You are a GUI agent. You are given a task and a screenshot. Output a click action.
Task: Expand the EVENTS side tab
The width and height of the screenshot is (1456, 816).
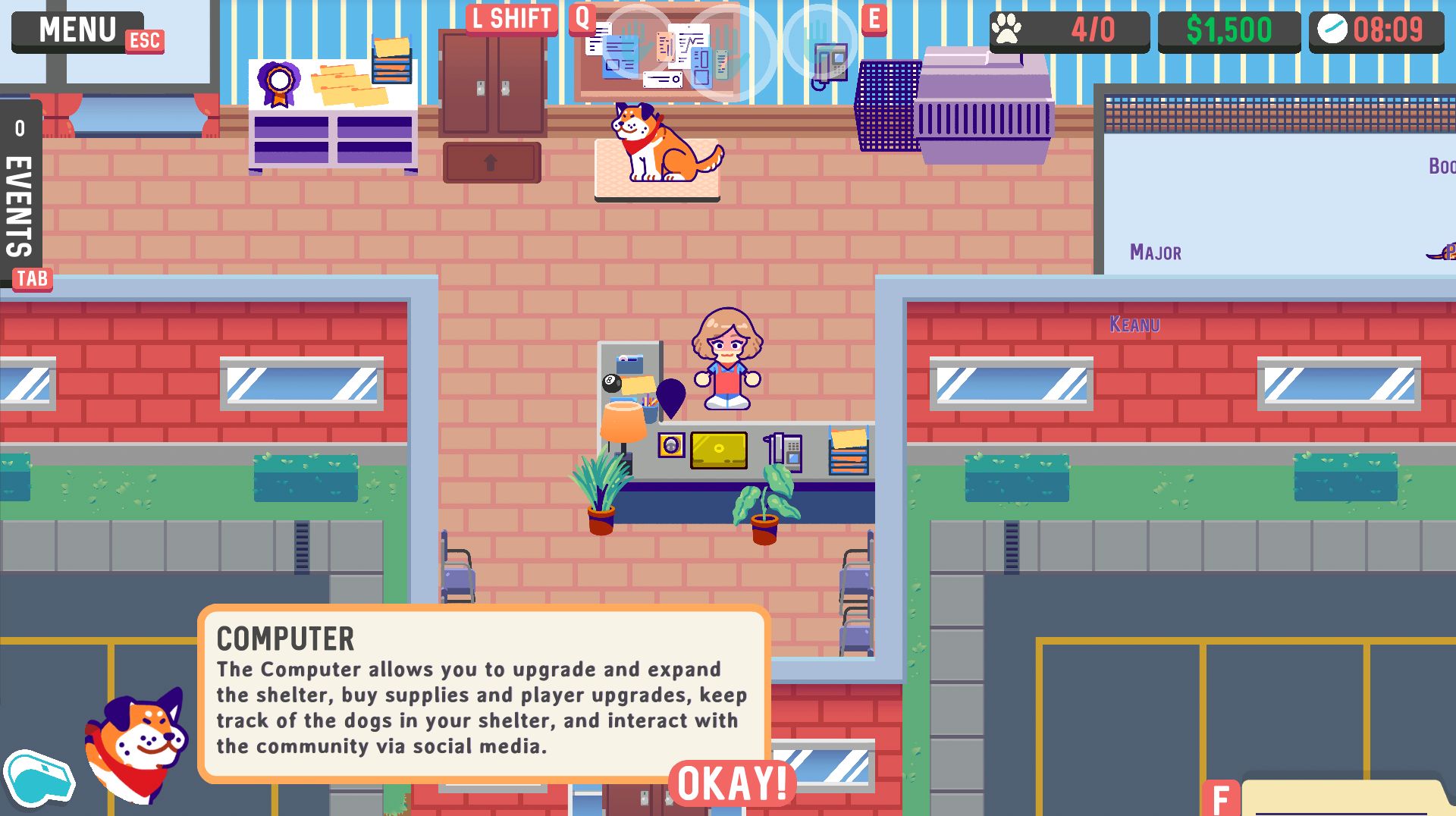tap(20, 193)
